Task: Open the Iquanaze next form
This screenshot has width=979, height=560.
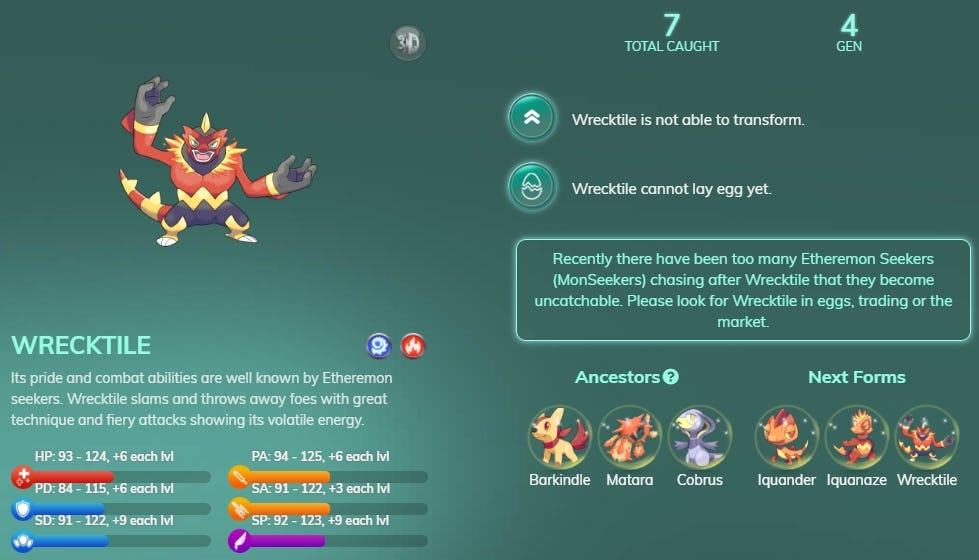Action: point(857,437)
